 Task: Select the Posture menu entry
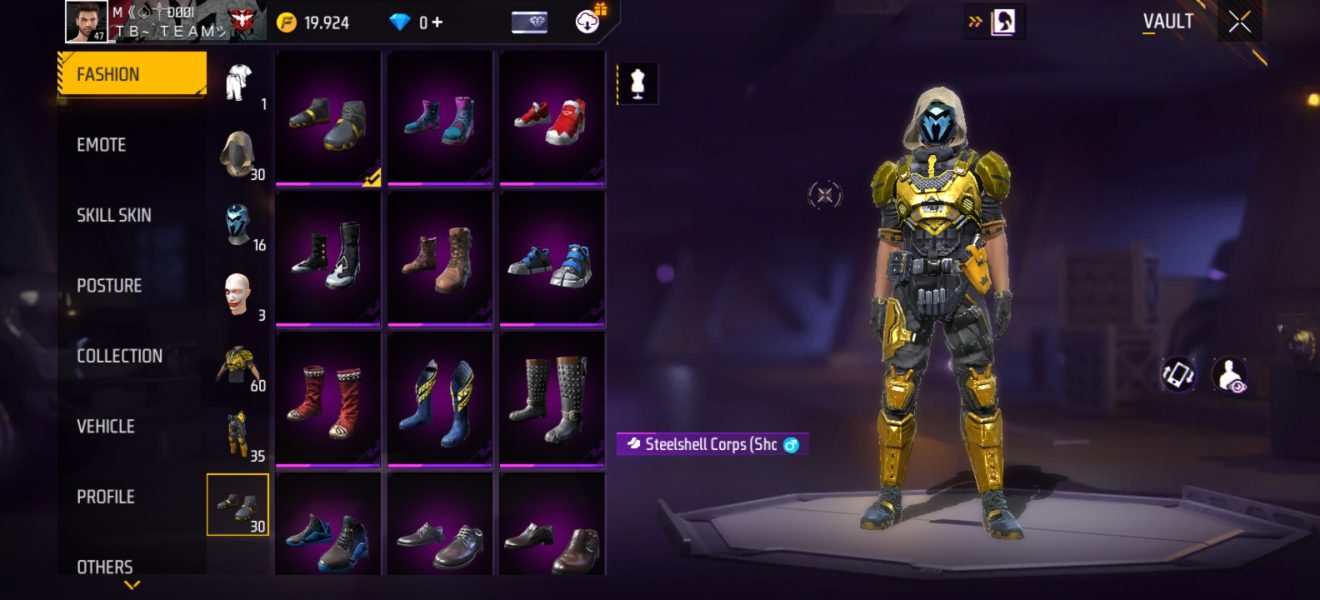point(109,286)
